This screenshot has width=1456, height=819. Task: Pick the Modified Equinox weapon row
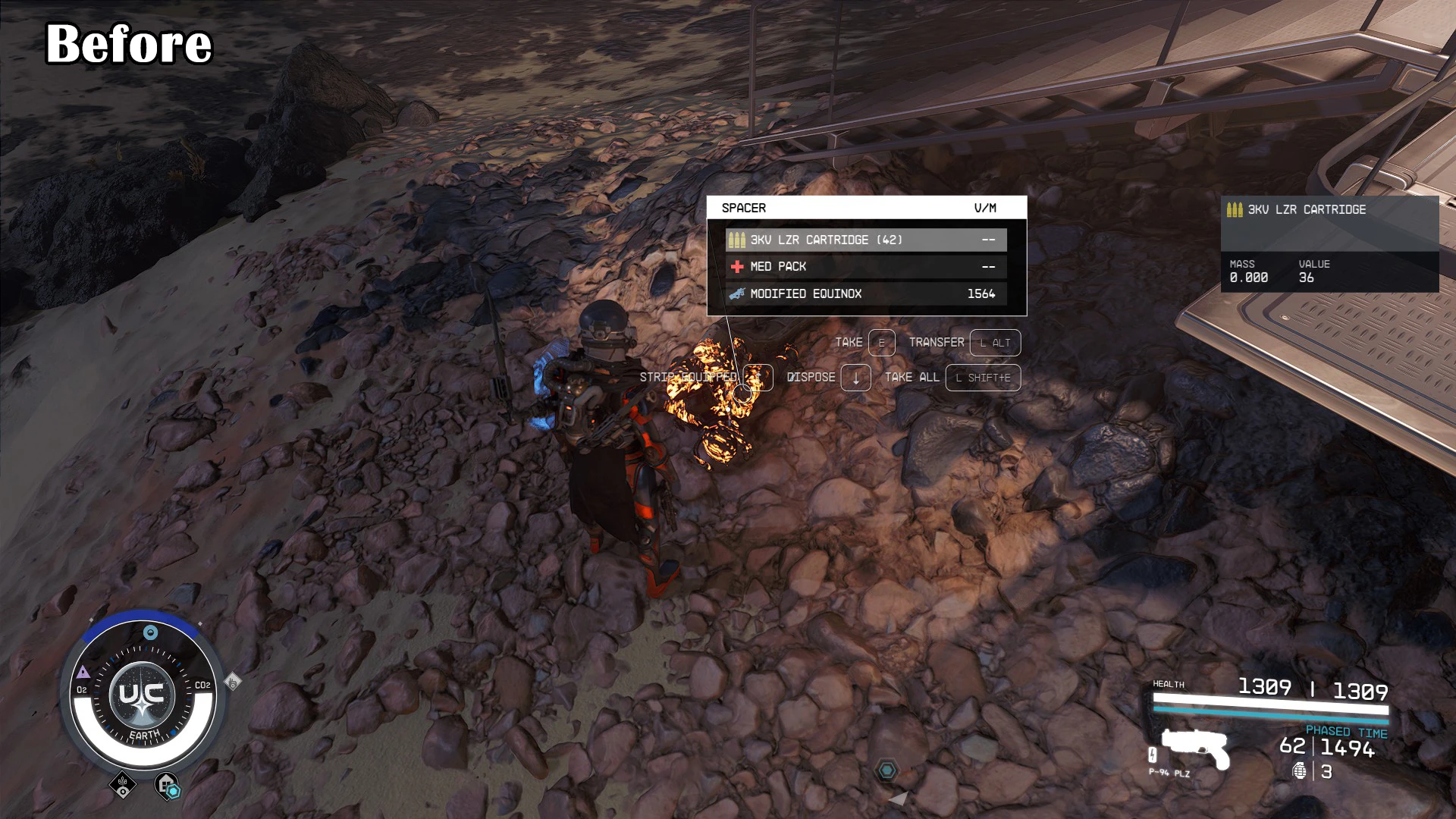tap(865, 293)
